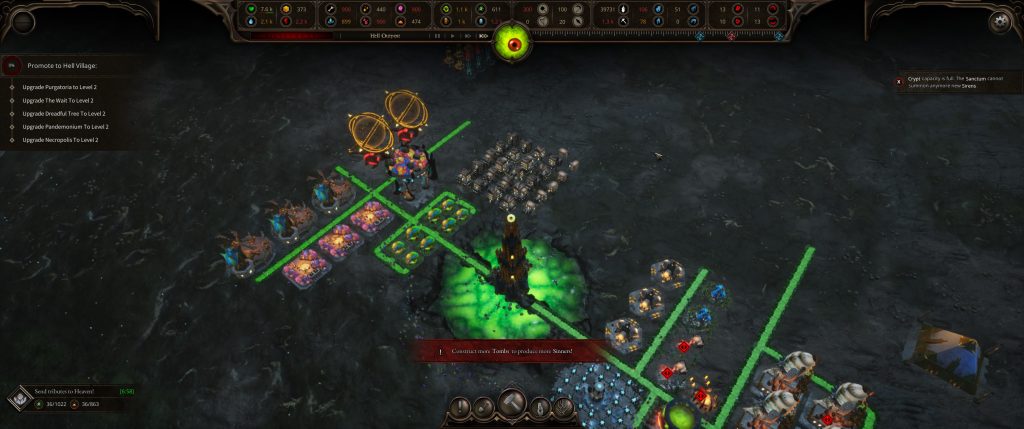
Task: Click the Crypt capacity is full notification
Action: (x=955, y=83)
